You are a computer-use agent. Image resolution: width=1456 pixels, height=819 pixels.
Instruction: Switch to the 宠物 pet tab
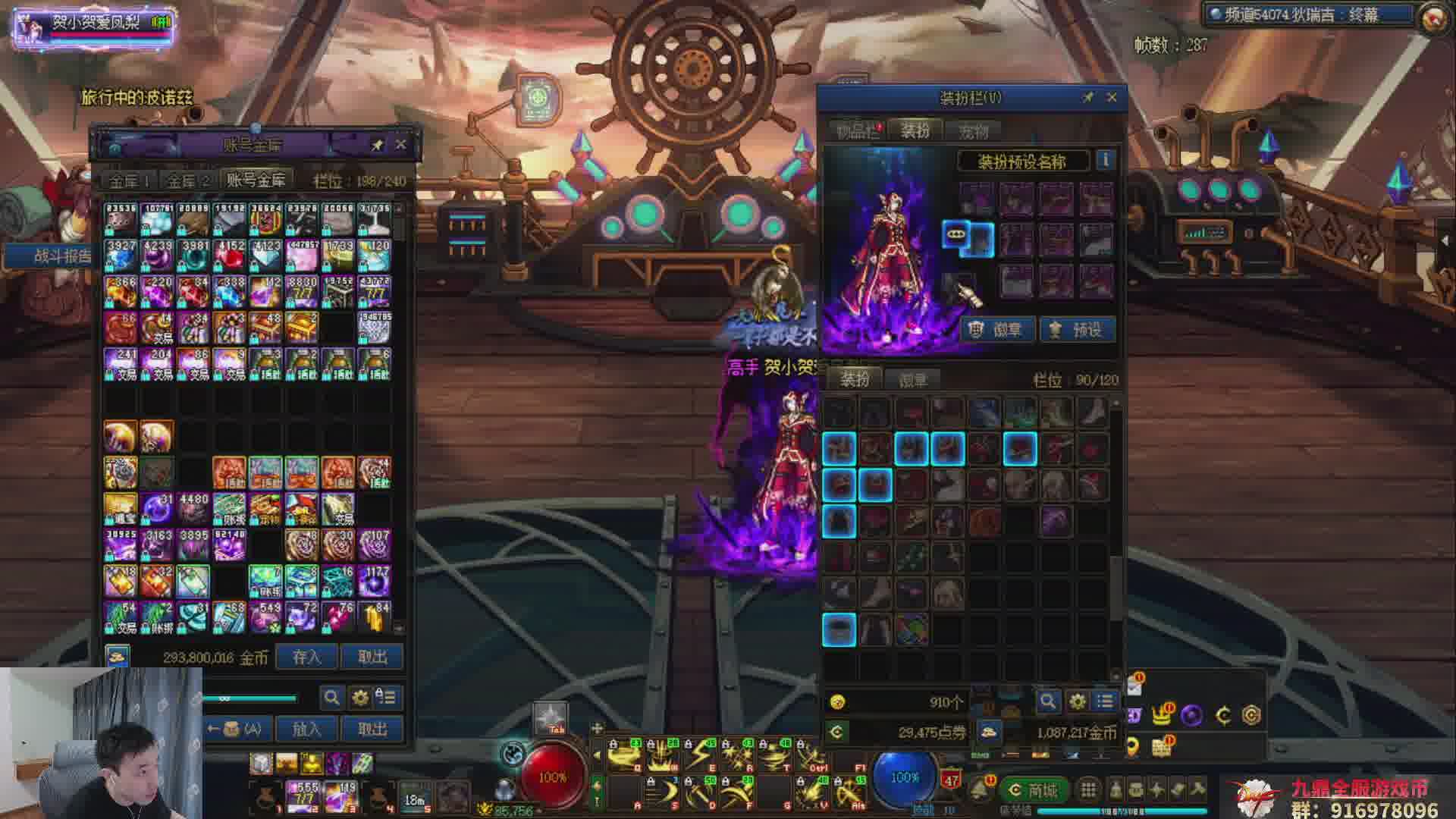[973, 131]
